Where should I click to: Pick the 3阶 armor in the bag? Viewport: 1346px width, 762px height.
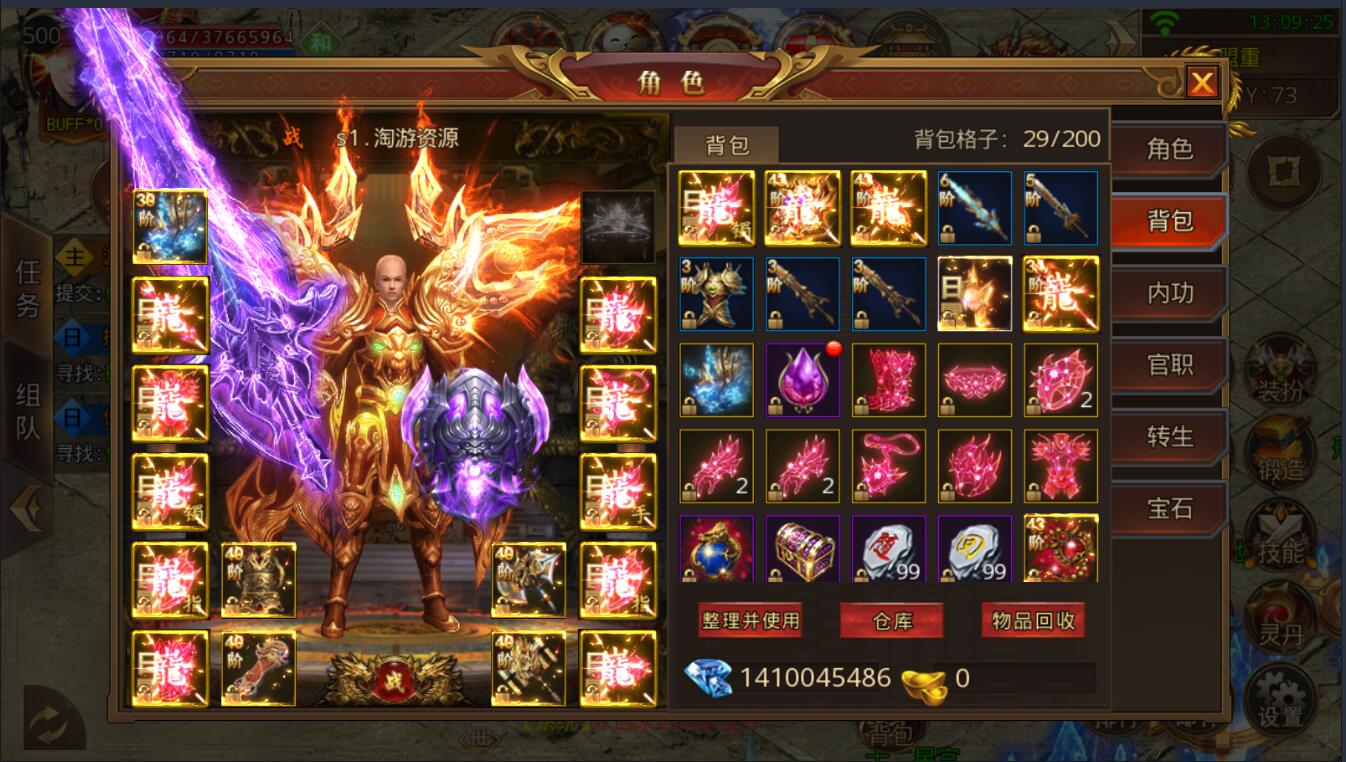point(716,294)
